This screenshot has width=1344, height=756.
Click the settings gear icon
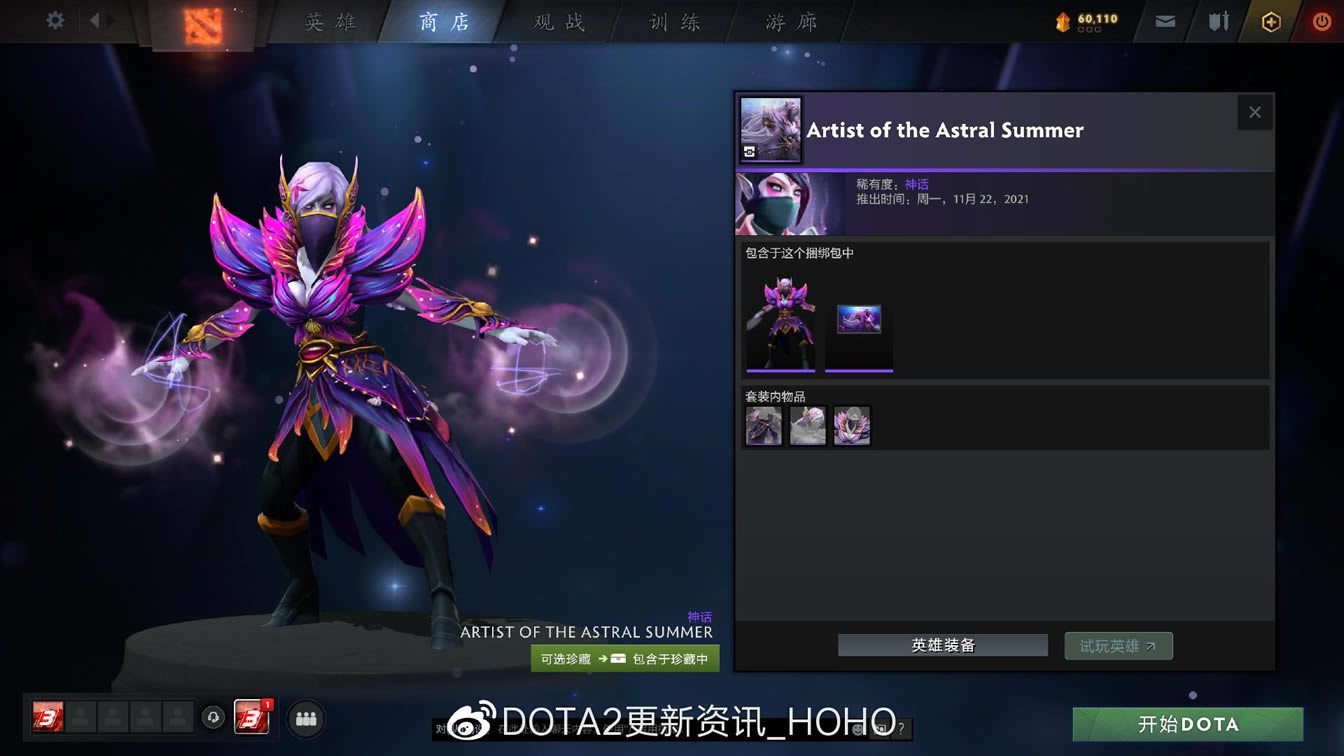pos(53,19)
